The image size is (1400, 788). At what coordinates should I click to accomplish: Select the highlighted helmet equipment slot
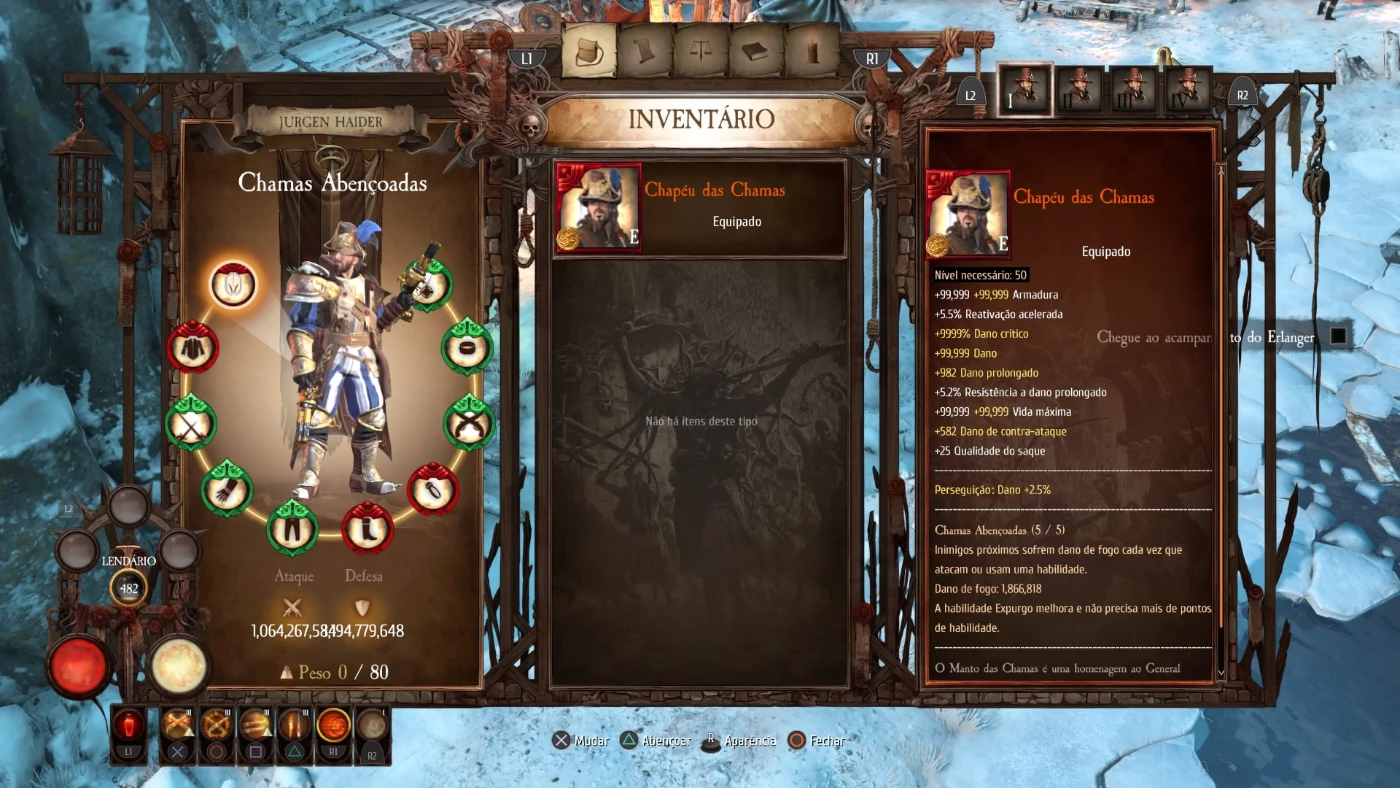click(233, 284)
